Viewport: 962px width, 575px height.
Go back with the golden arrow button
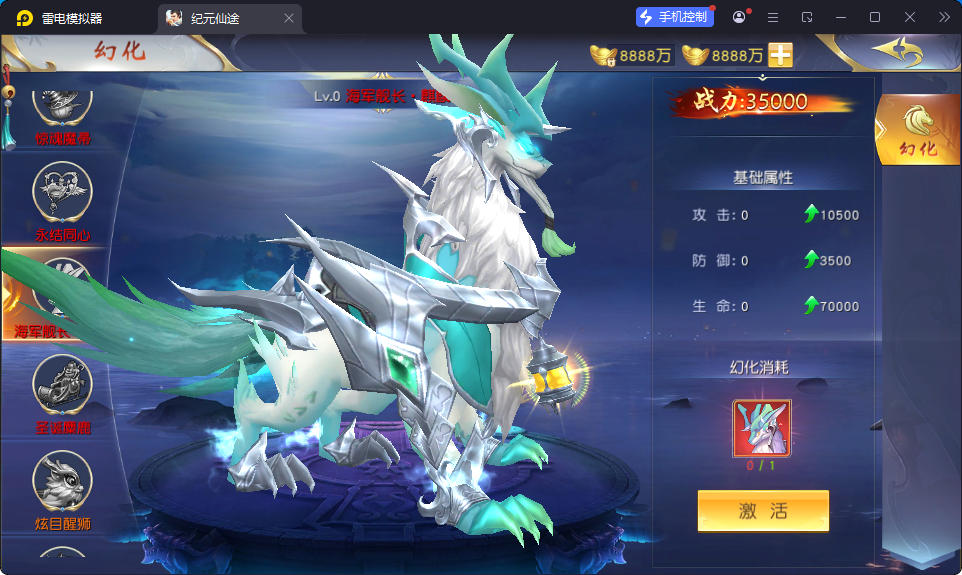[895, 50]
